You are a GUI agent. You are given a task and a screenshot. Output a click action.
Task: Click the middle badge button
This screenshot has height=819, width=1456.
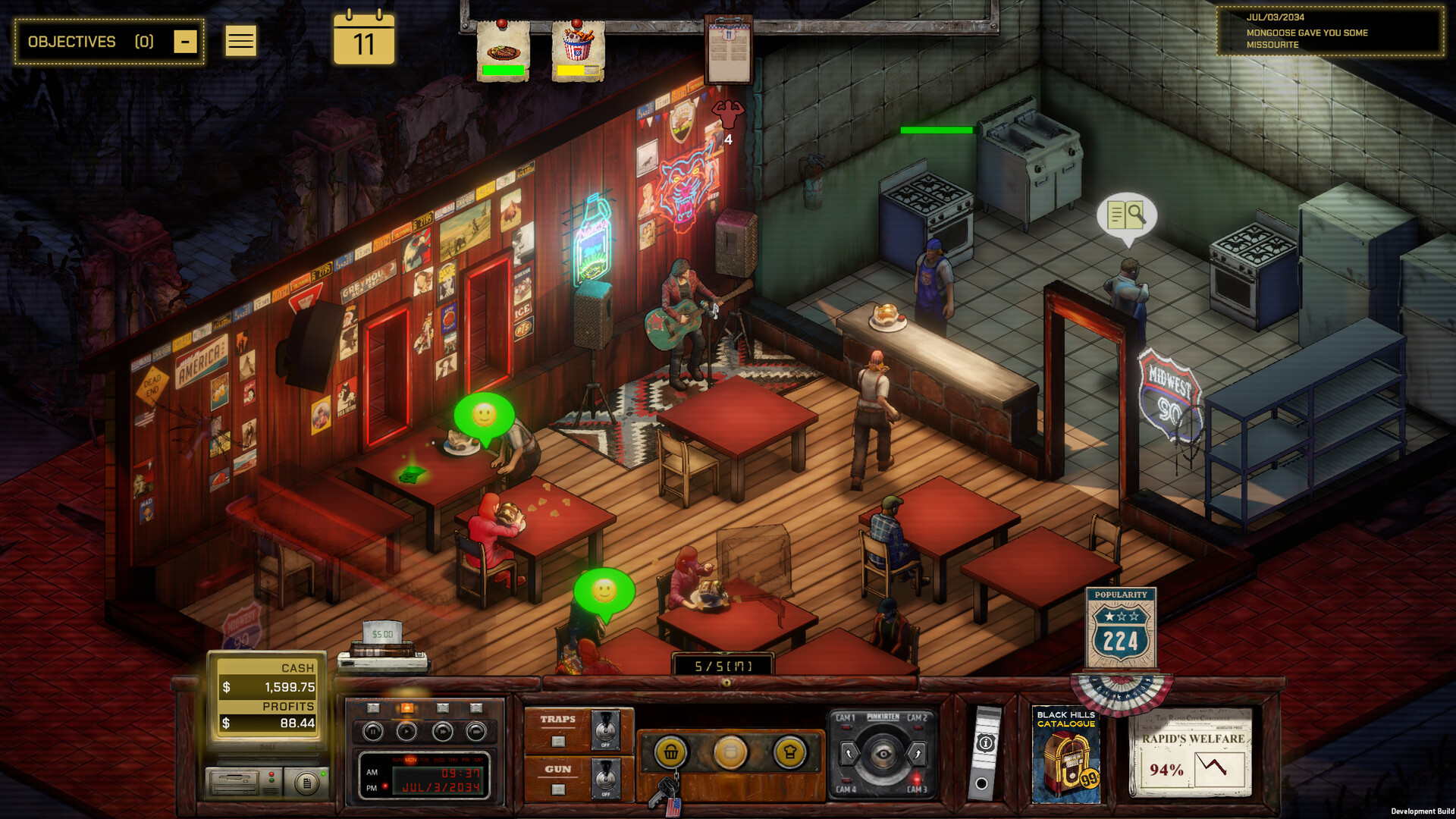point(730,752)
